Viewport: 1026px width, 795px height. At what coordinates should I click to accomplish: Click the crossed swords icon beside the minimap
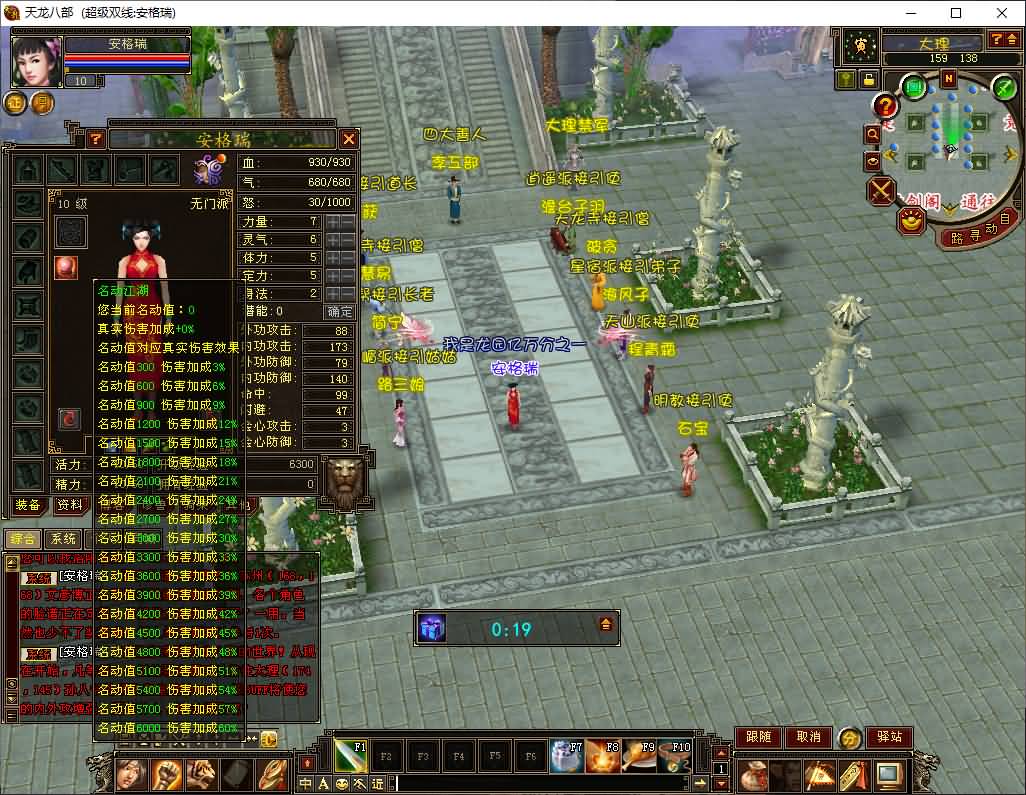pos(881,190)
